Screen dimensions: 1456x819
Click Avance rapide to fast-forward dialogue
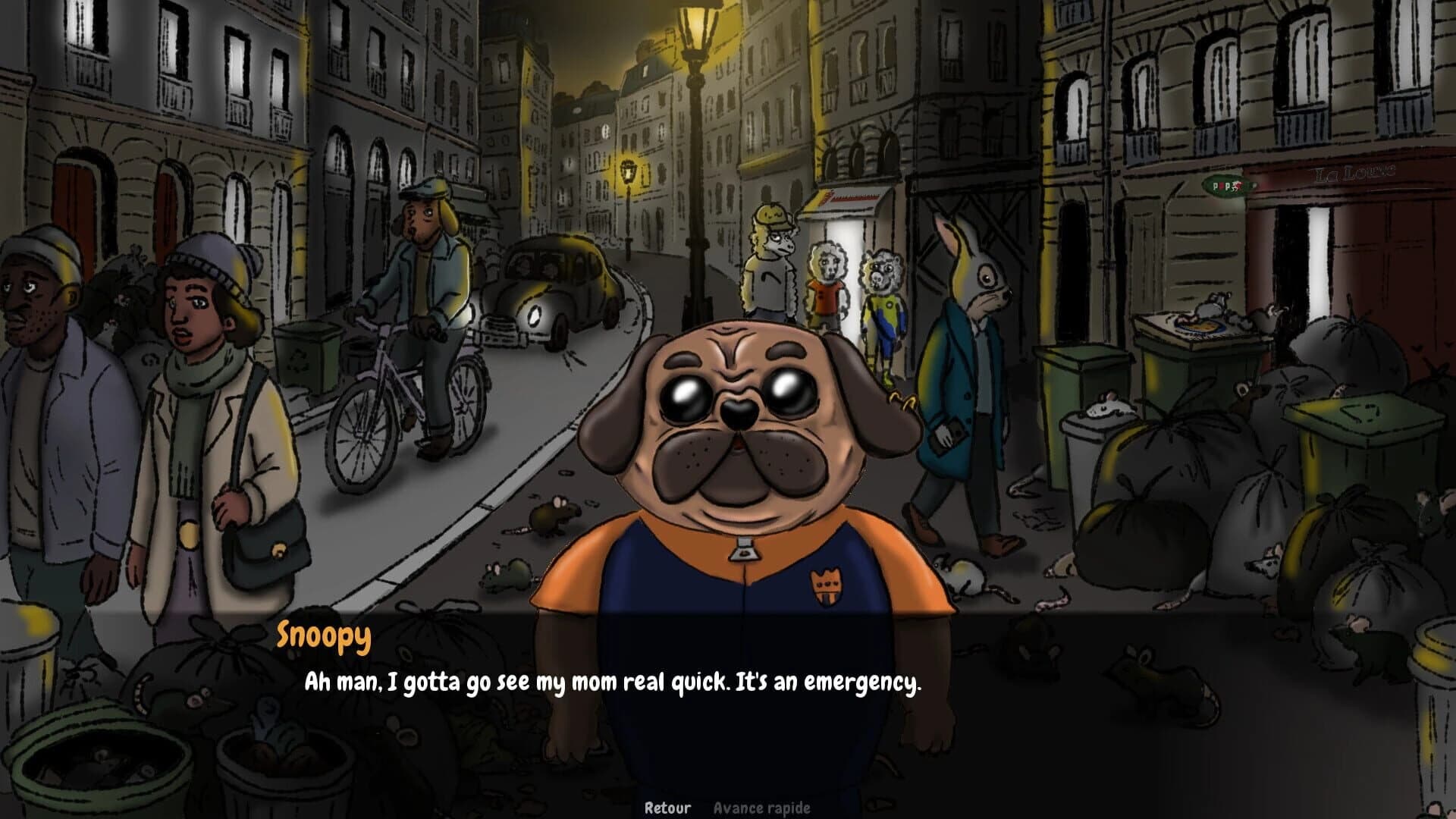click(x=761, y=808)
